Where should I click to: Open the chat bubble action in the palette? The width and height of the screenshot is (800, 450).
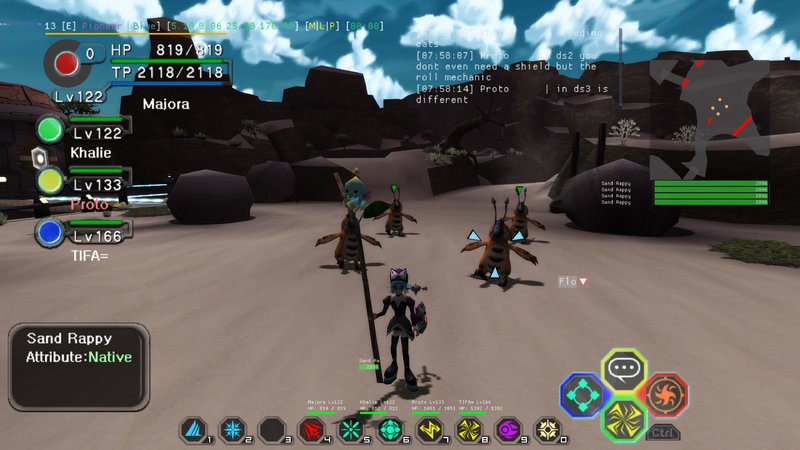click(x=624, y=370)
